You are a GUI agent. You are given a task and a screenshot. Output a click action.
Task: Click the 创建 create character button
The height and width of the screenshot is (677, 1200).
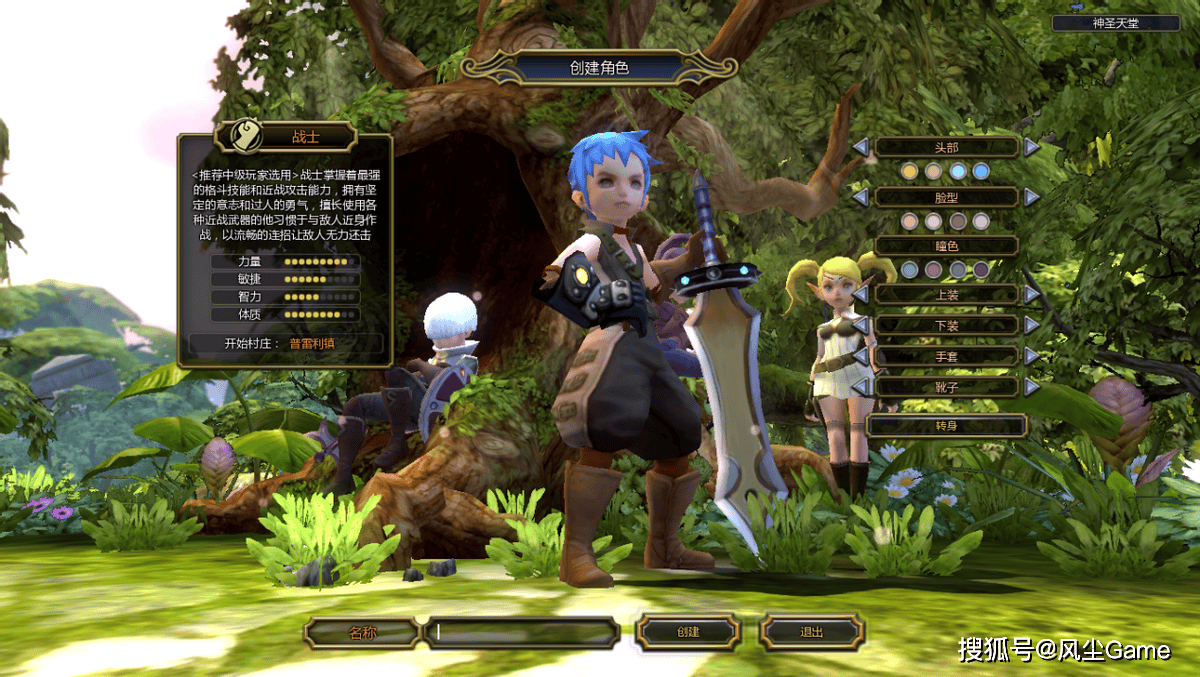coord(688,632)
